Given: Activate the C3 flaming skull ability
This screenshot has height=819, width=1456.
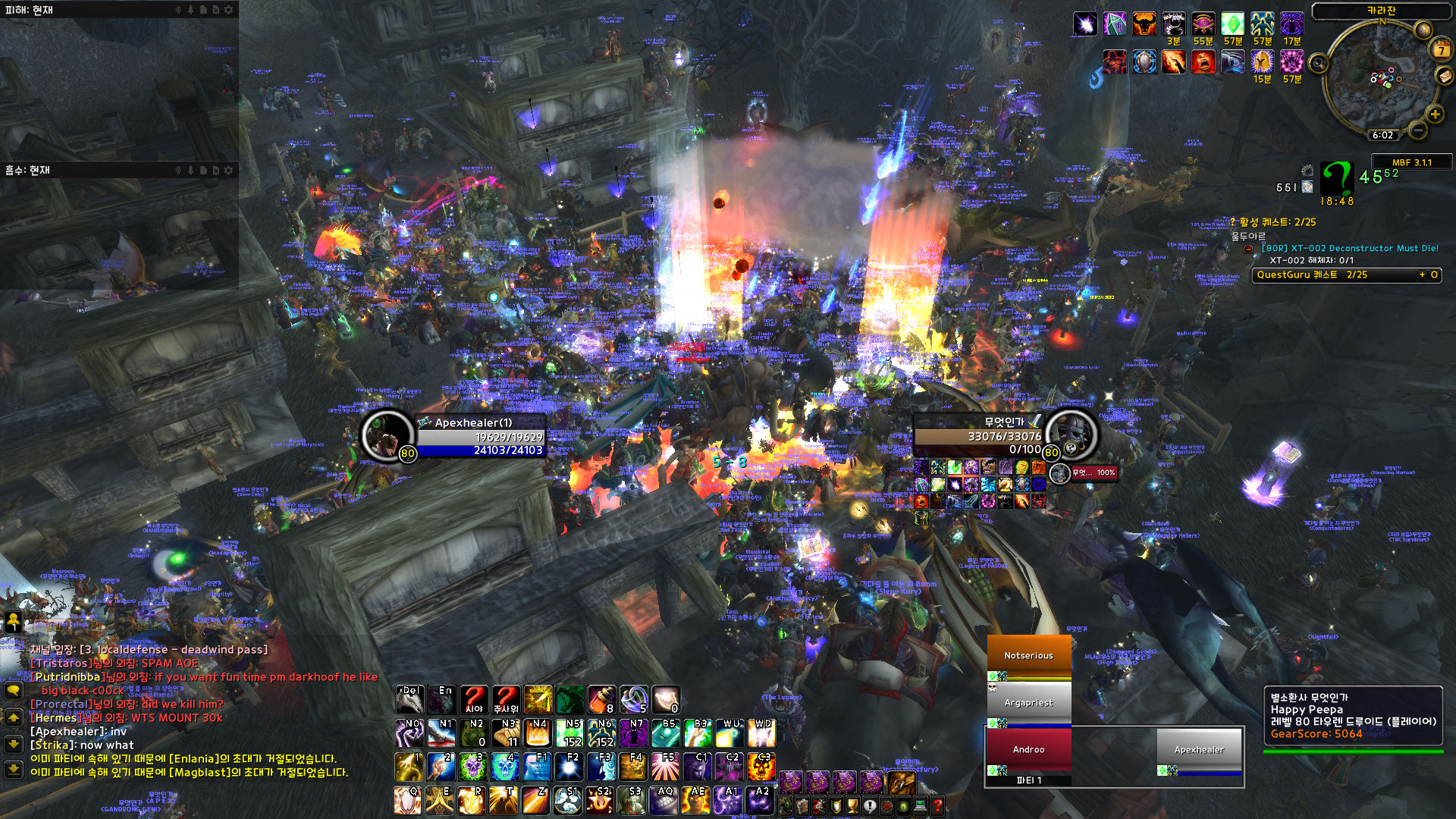Looking at the screenshot, I should click(x=761, y=766).
